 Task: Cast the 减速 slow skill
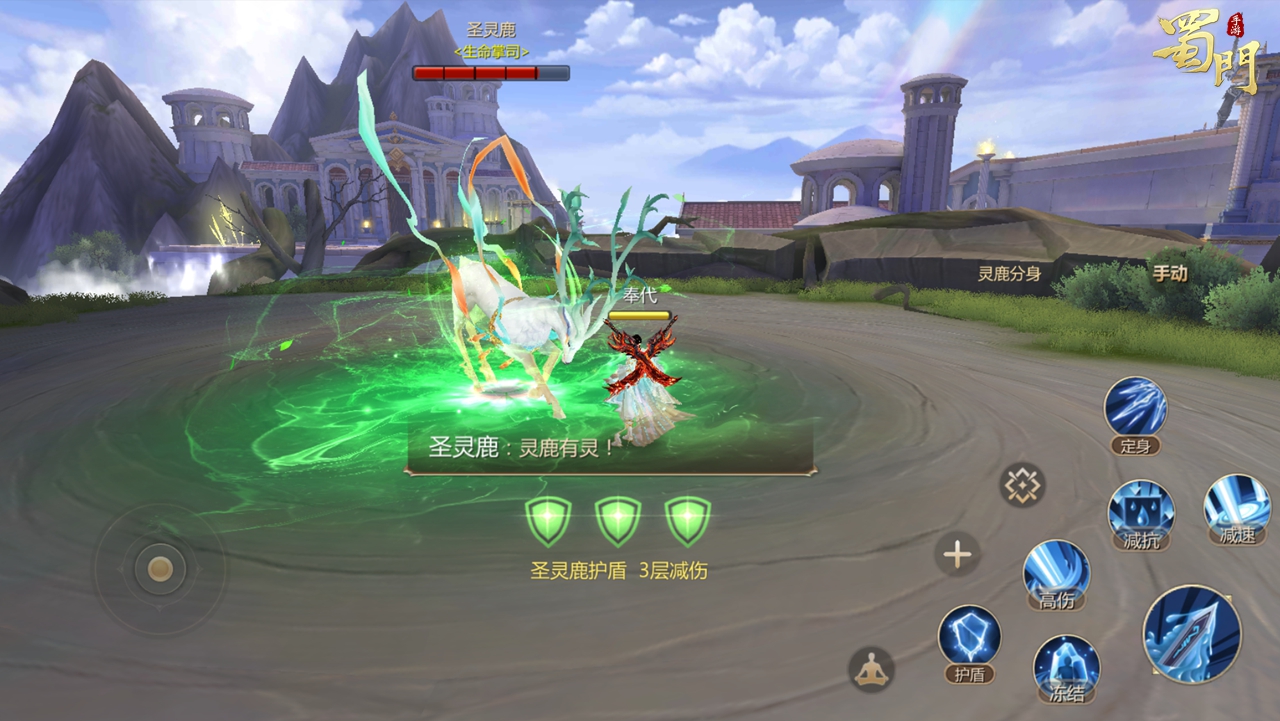(x=1236, y=504)
